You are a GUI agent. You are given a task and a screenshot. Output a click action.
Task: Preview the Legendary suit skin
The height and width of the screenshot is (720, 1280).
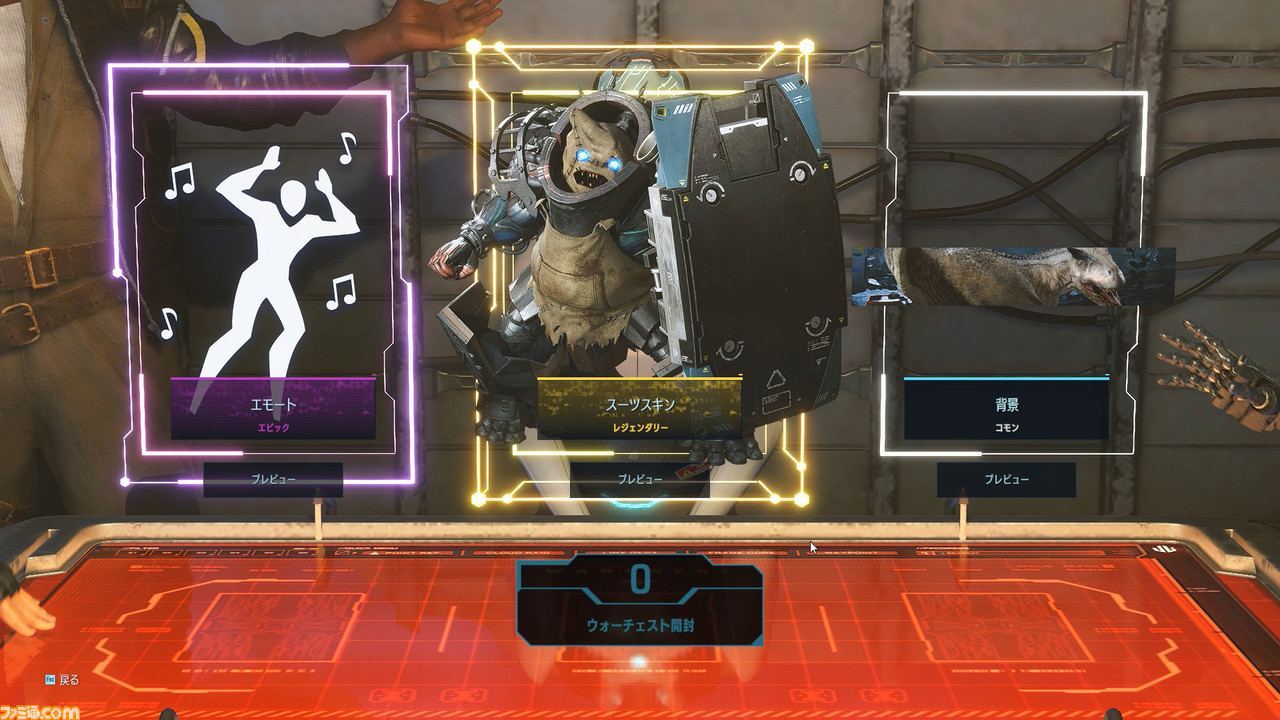[639, 479]
